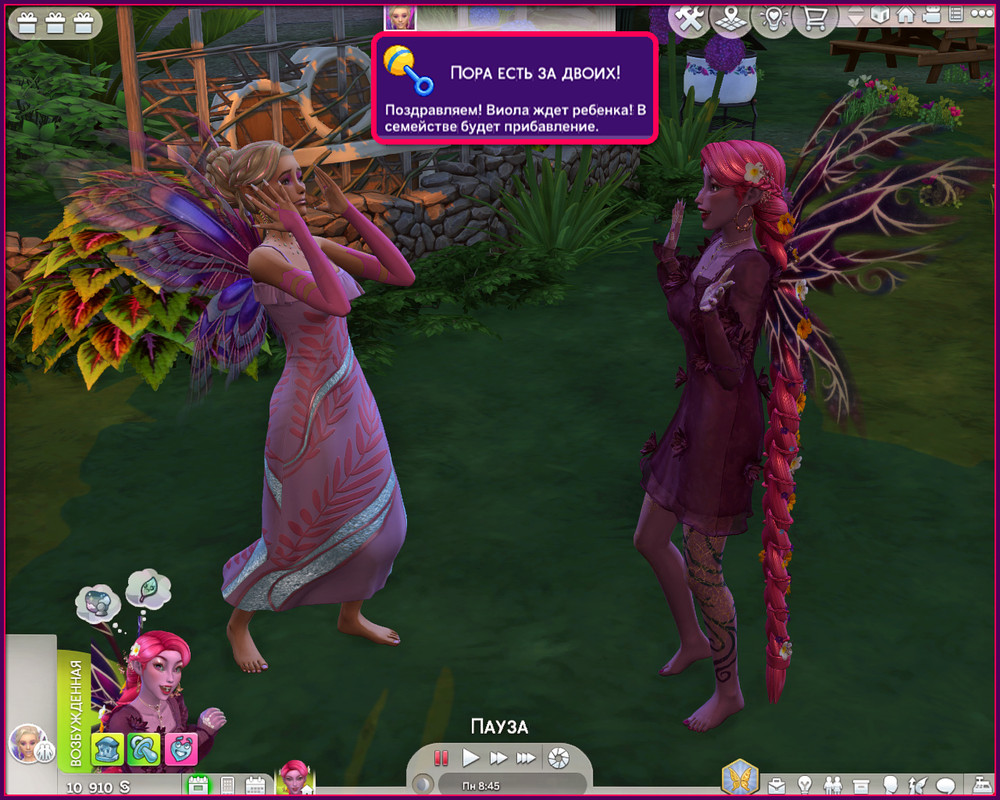The width and height of the screenshot is (1000, 800).
Task: Open the lightbulb heart icon at top
Action: point(772,17)
